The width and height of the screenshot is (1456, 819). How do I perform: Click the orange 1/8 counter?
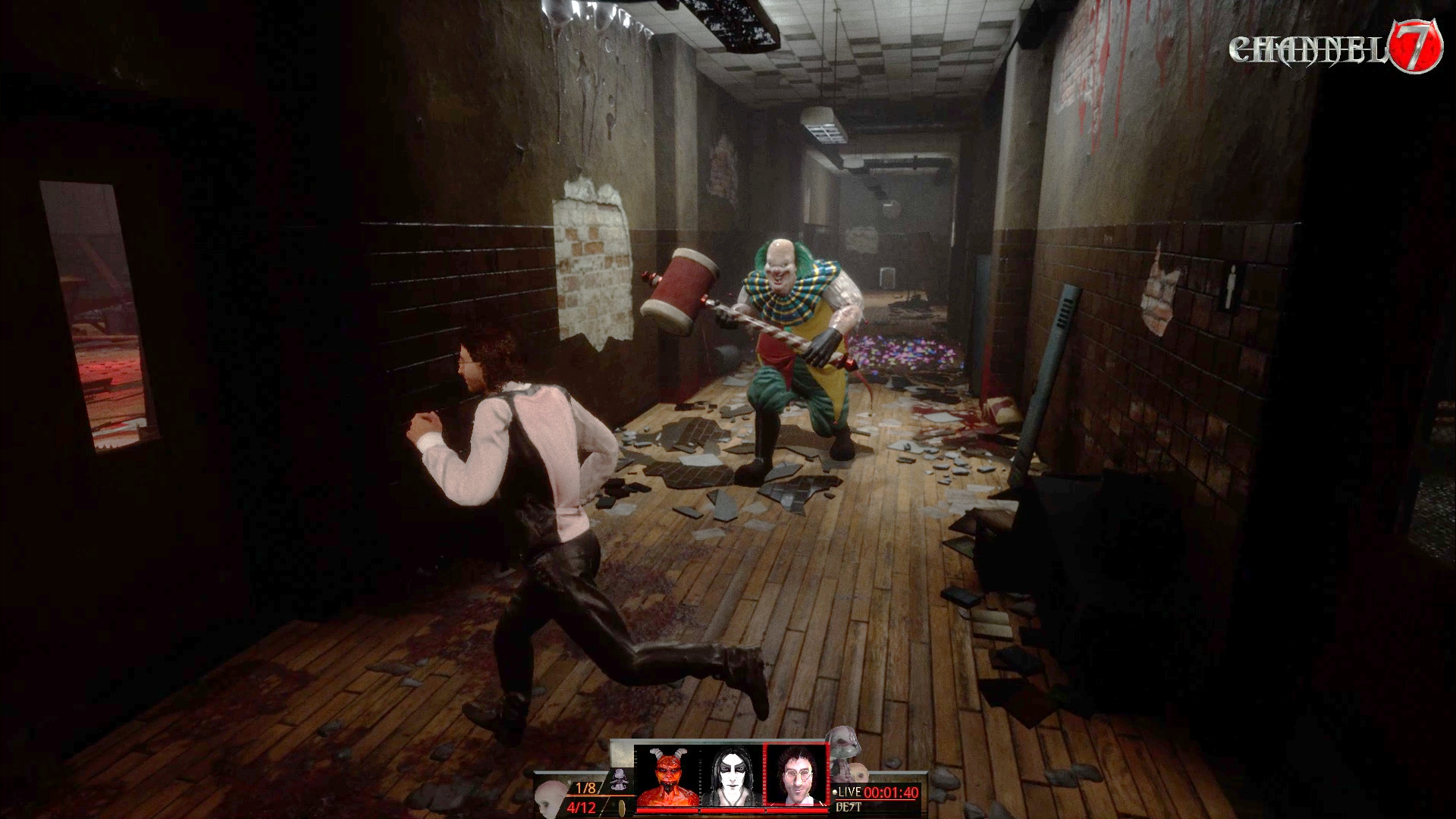(x=585, y=787)
